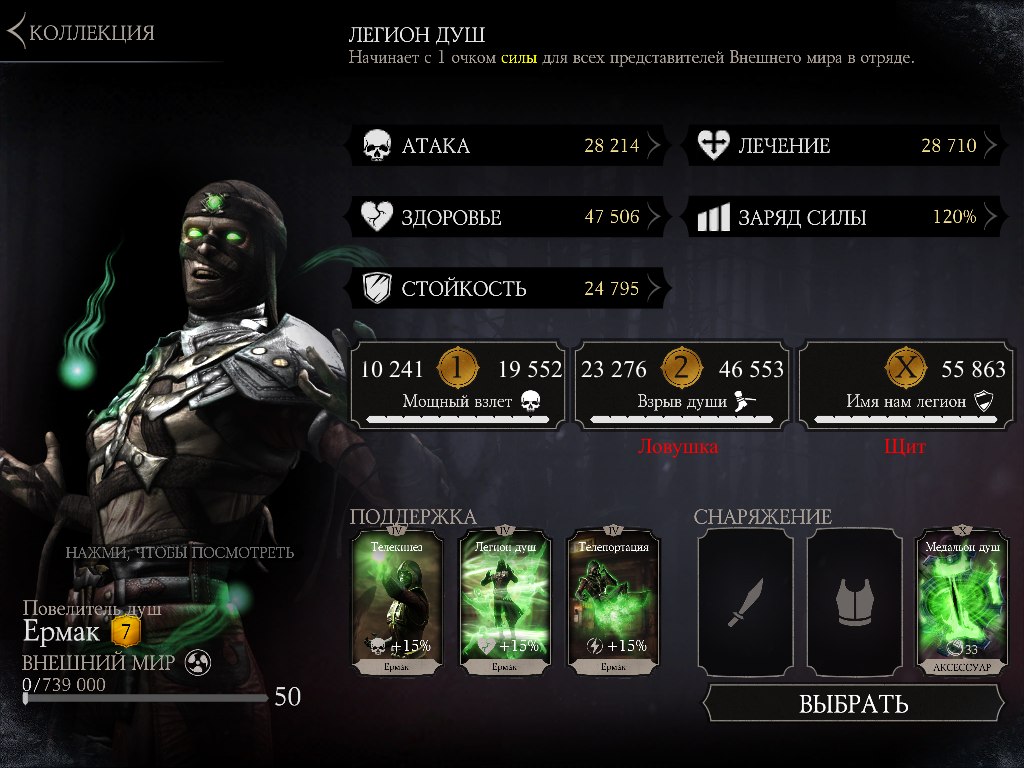Show Заряд силы stat details
1024x768 pixels.
pyautogui.click(x=843, y=217)
